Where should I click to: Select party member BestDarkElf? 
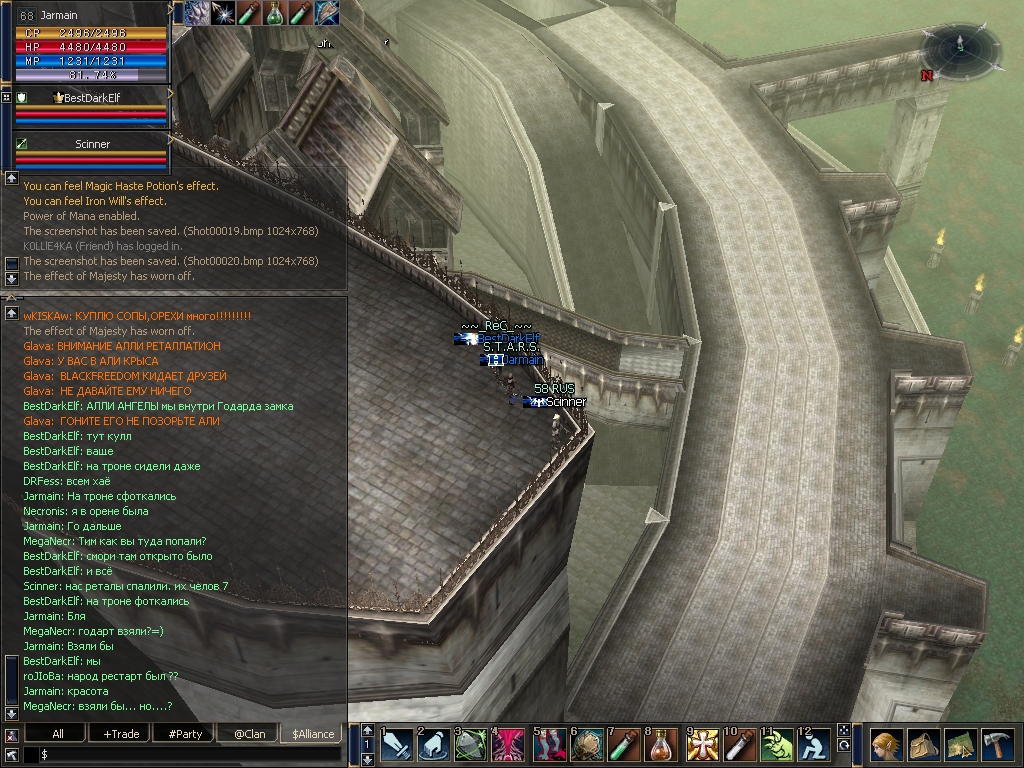click(91, 98)
